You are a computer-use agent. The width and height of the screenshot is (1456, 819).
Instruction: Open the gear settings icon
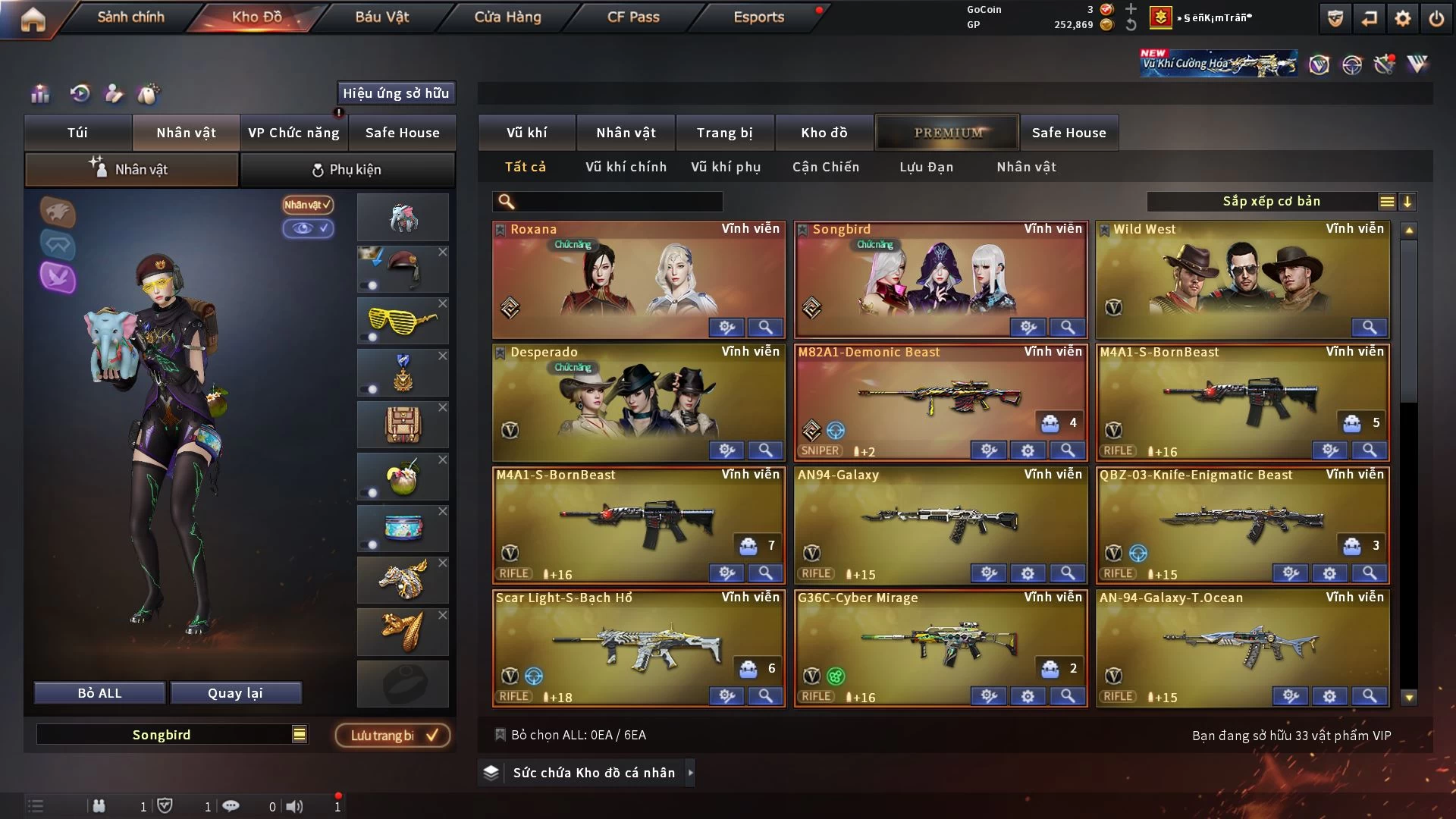click(x=1402, y=18)
